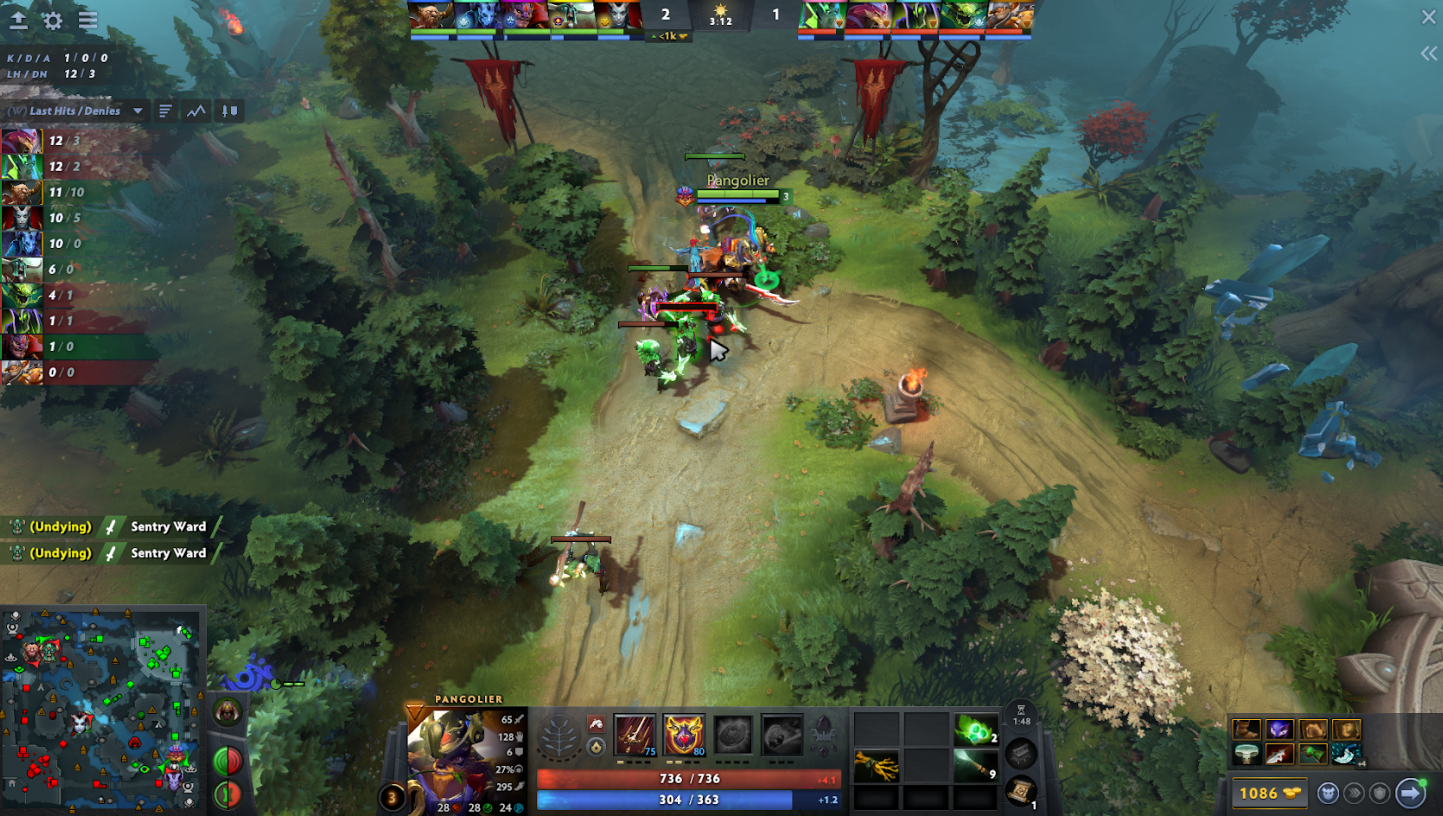
Task: Open the talent tree
Action: [559, 738]
